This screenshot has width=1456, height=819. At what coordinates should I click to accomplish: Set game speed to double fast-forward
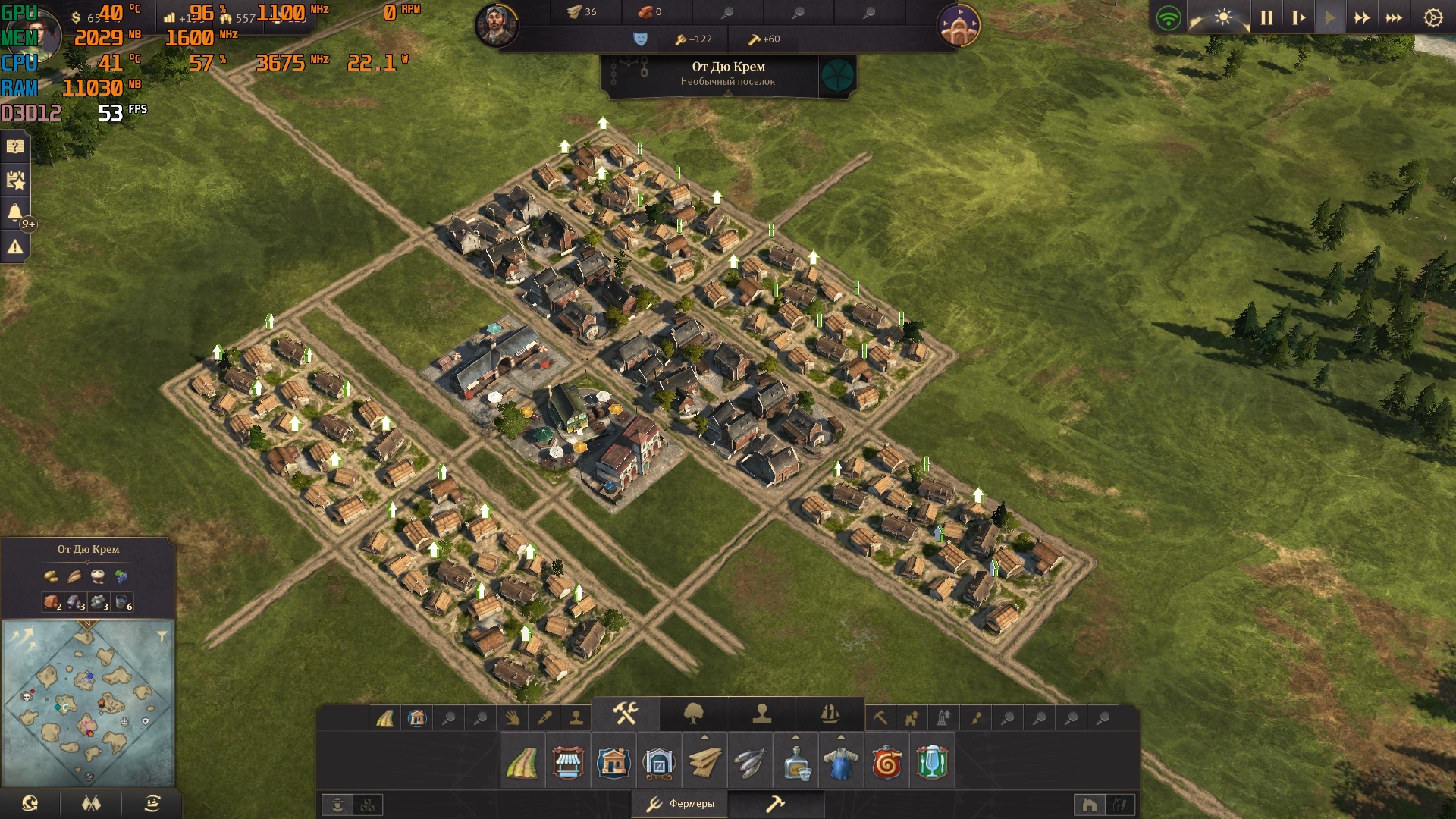(1362, 17)
